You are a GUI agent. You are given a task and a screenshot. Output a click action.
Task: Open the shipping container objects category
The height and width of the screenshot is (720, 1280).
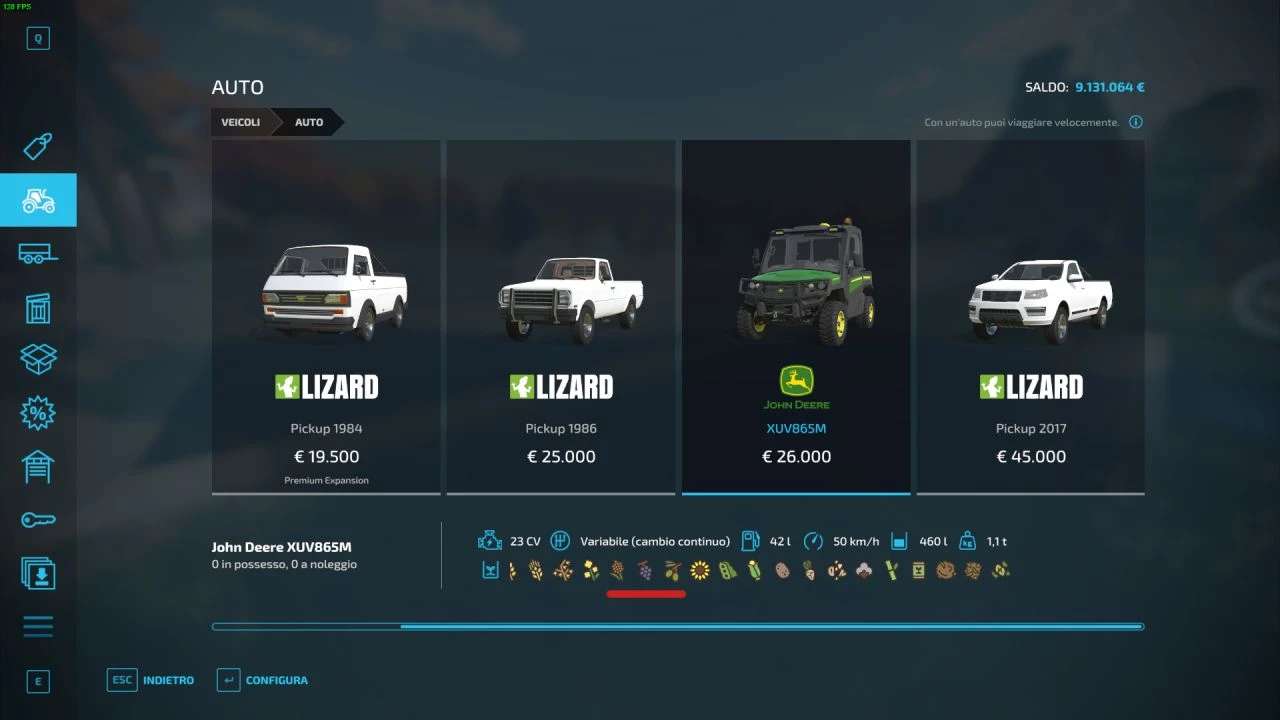tap(38, 307)
